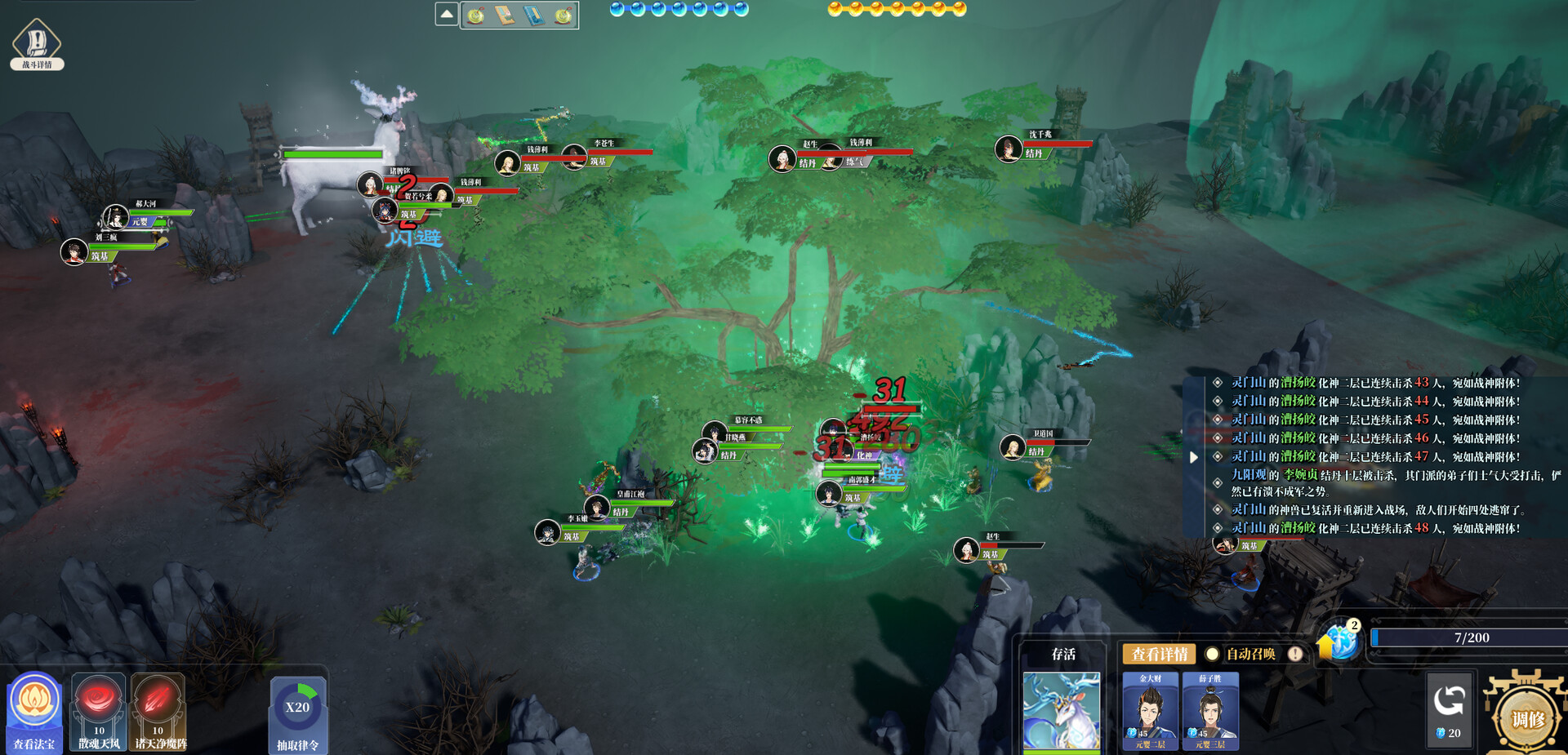Screen dimensions: 1568x755
Task: Select the blue scroll item in top toolbar
Action: click(533, 15)
